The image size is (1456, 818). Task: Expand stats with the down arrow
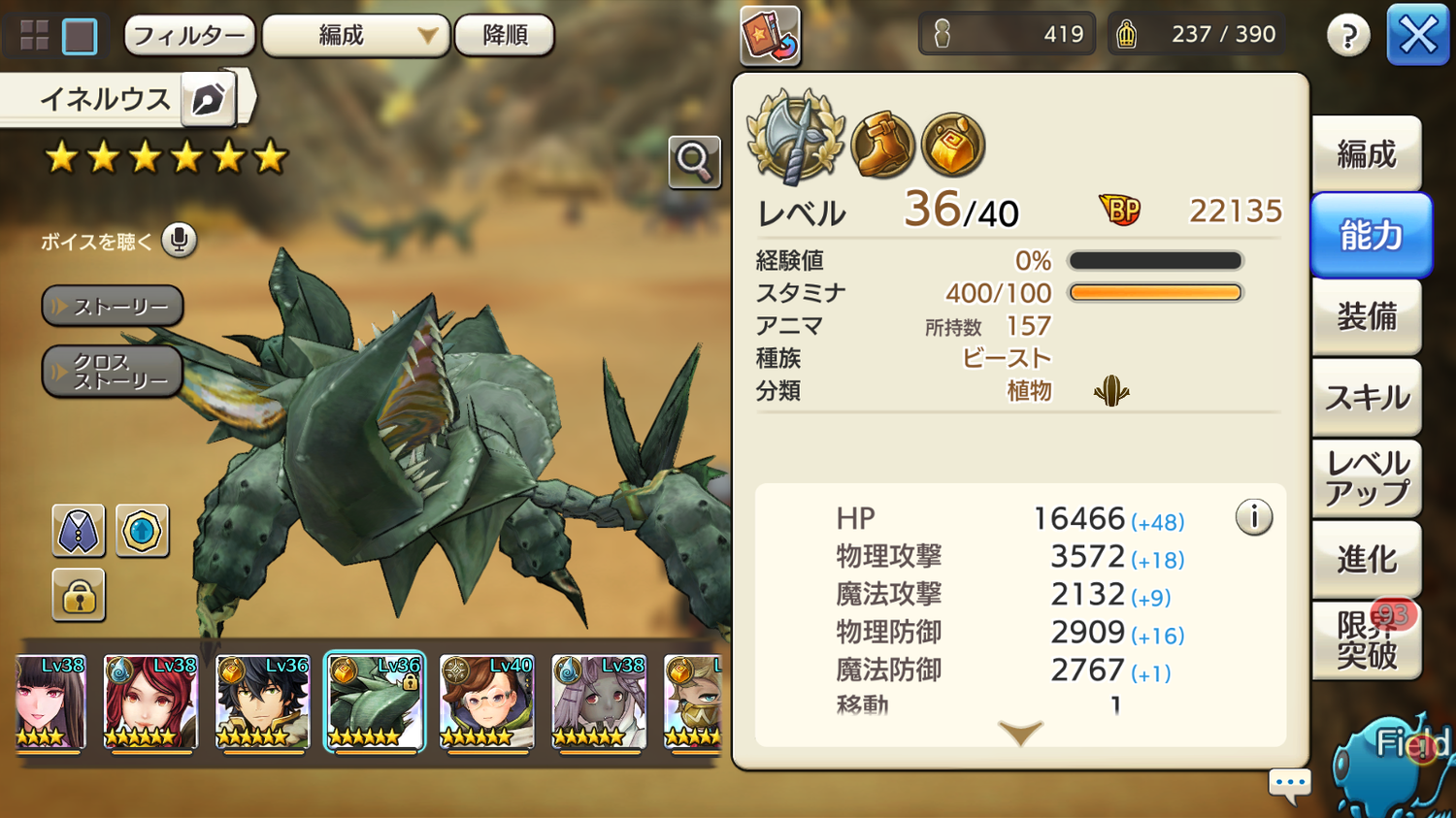pyautogui.click(x=1019, y=733)
